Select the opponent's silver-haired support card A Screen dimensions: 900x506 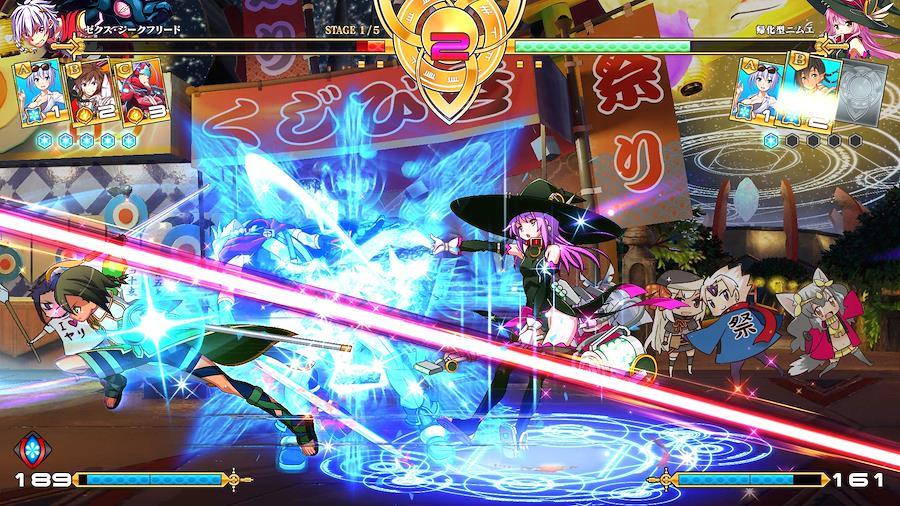762,92
